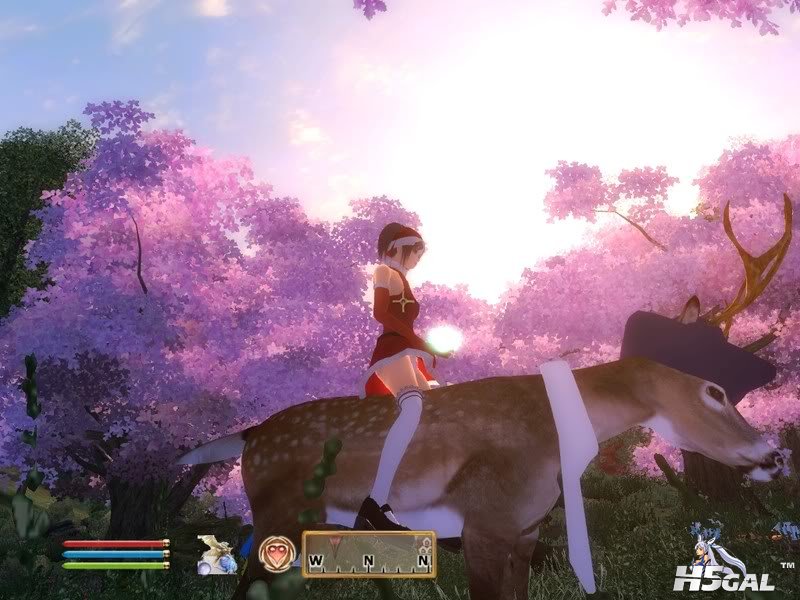Click the equipped weapon icon
Viewport: 800px width, 600px height.
tap(215, 555)
